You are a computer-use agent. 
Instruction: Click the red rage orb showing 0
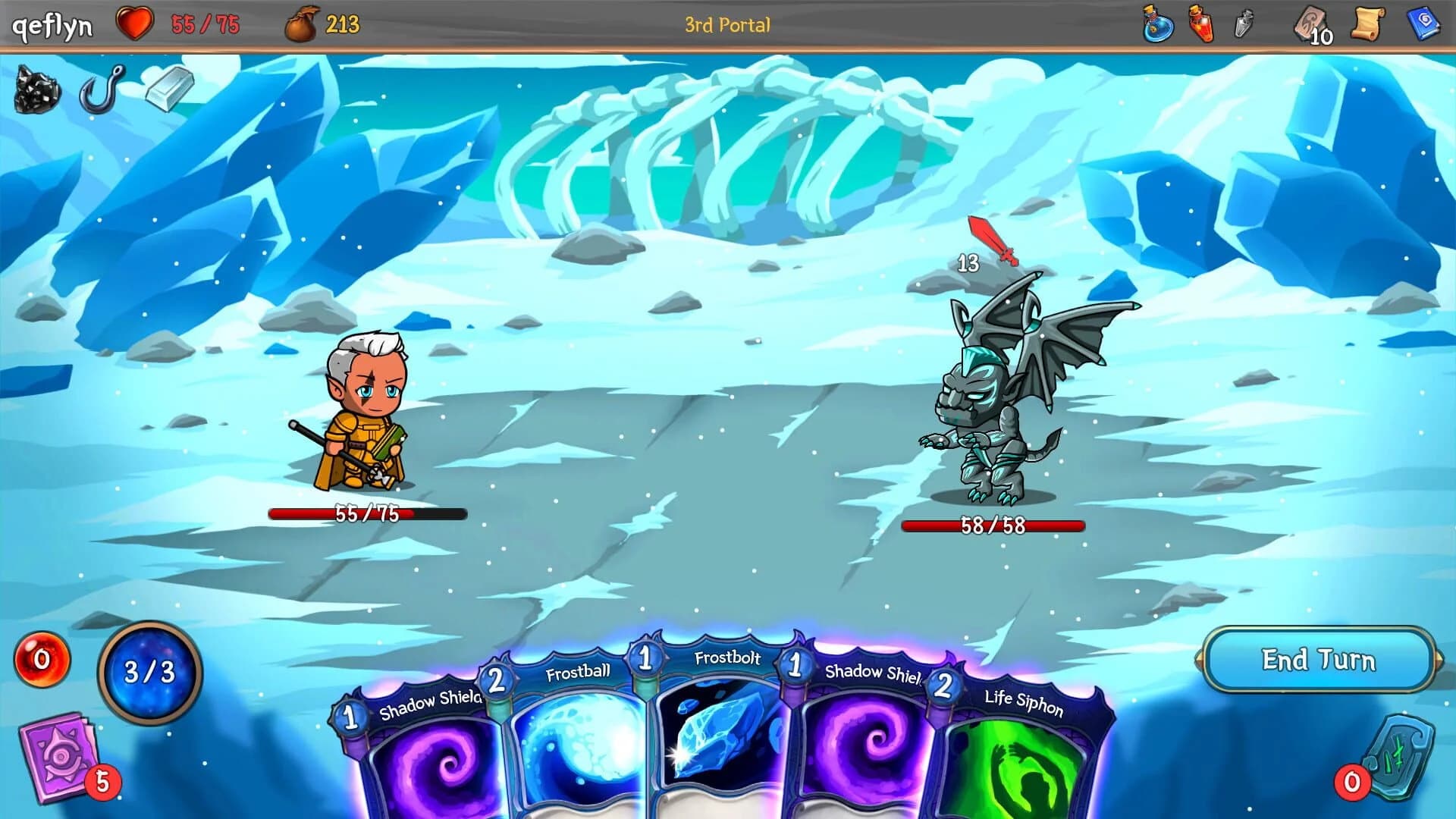point(43,658)
